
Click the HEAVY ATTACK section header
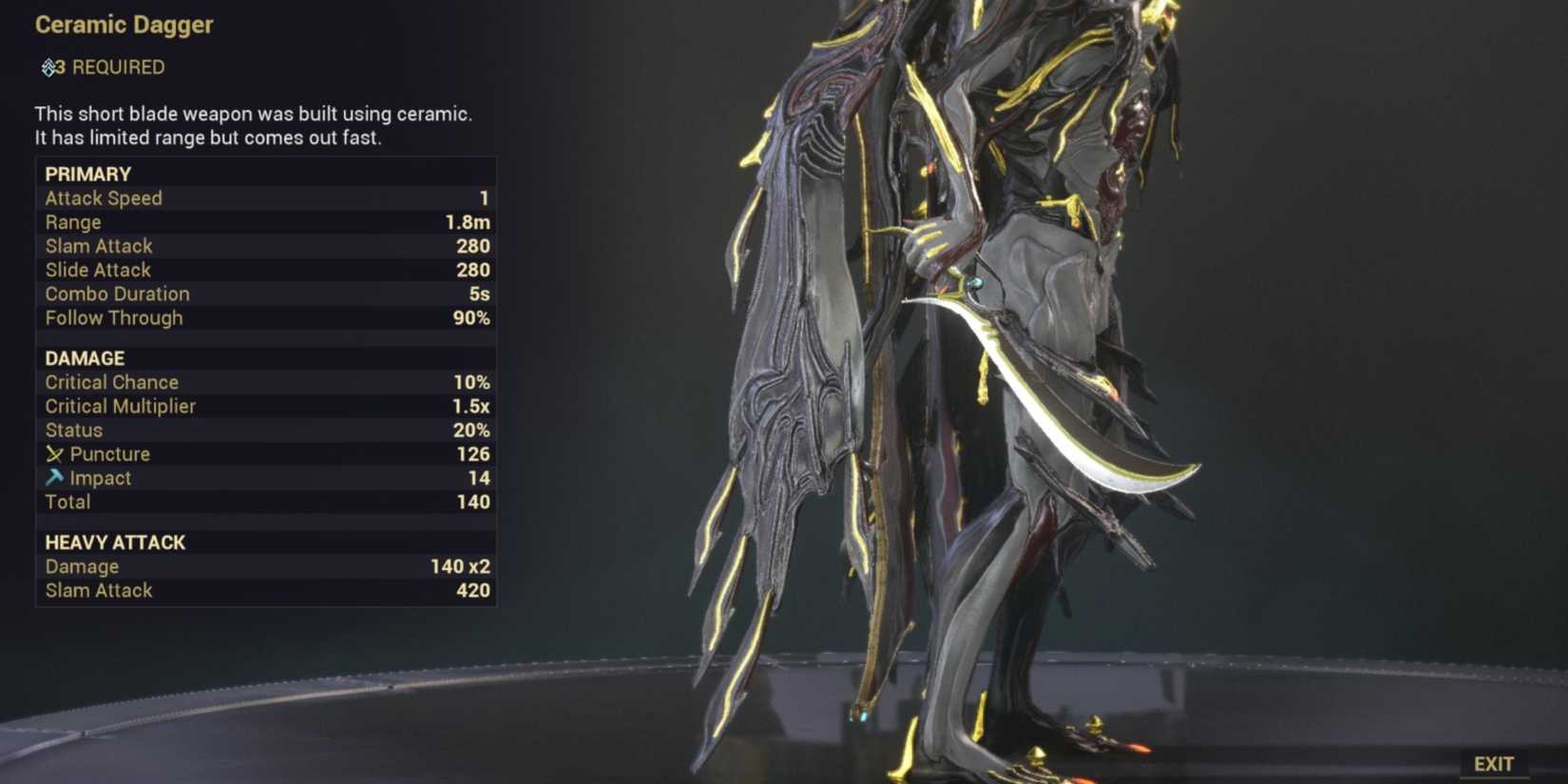pyautogui.click(x=114, y=542)
